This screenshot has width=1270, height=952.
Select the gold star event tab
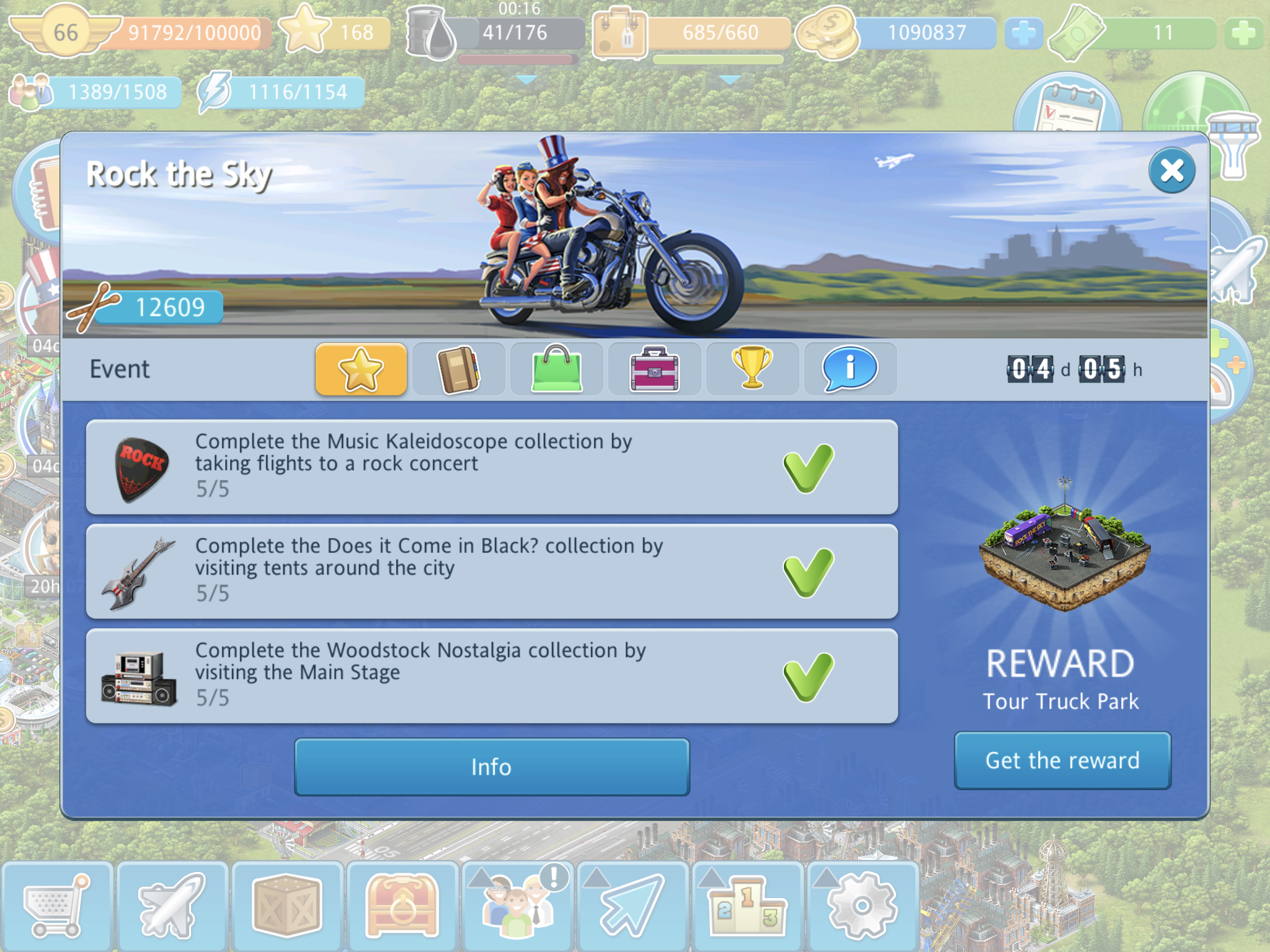pyautogui.click(x=361, y=369)
